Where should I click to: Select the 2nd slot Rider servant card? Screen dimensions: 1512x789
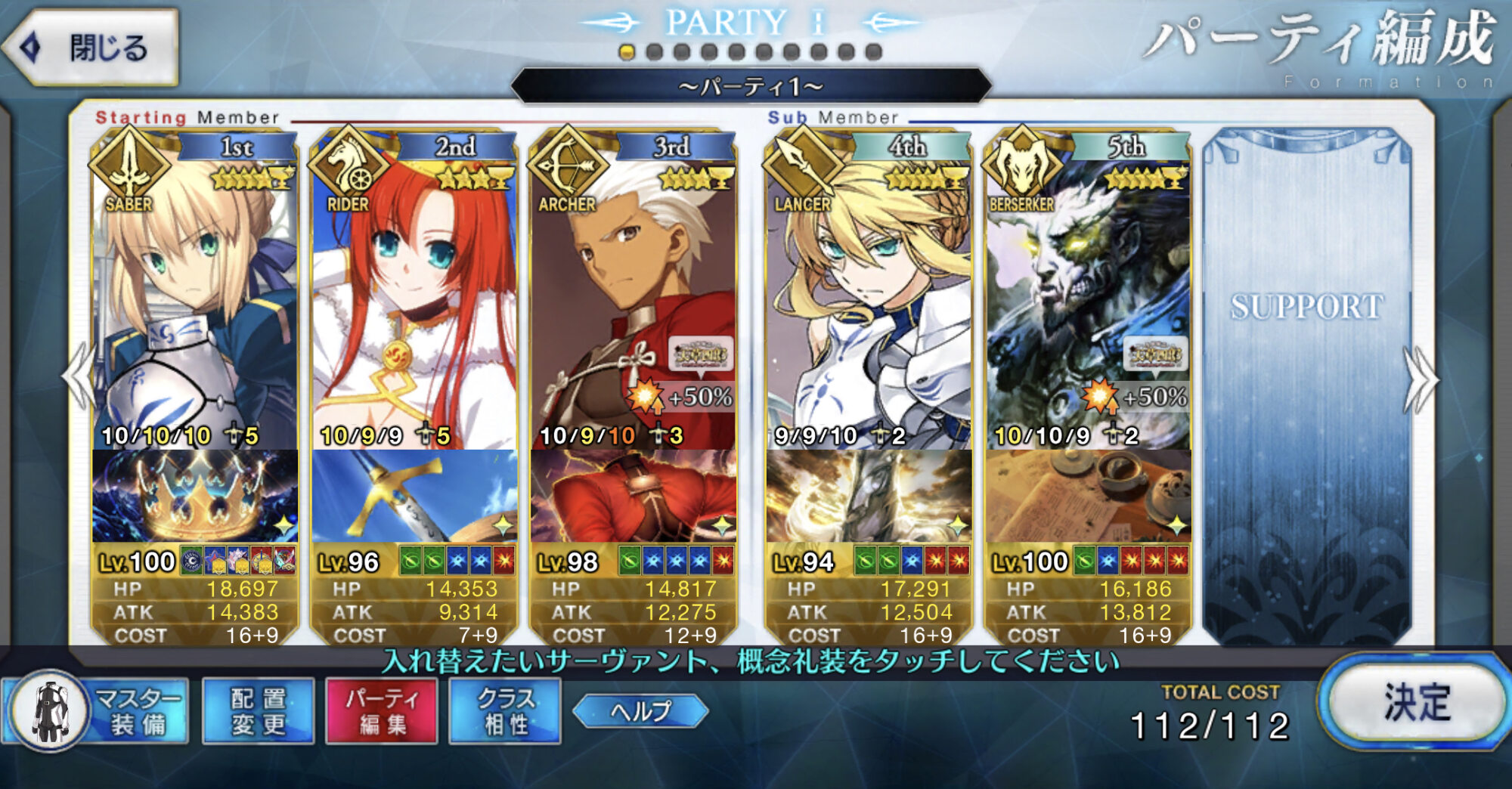(x=414, y=302)
